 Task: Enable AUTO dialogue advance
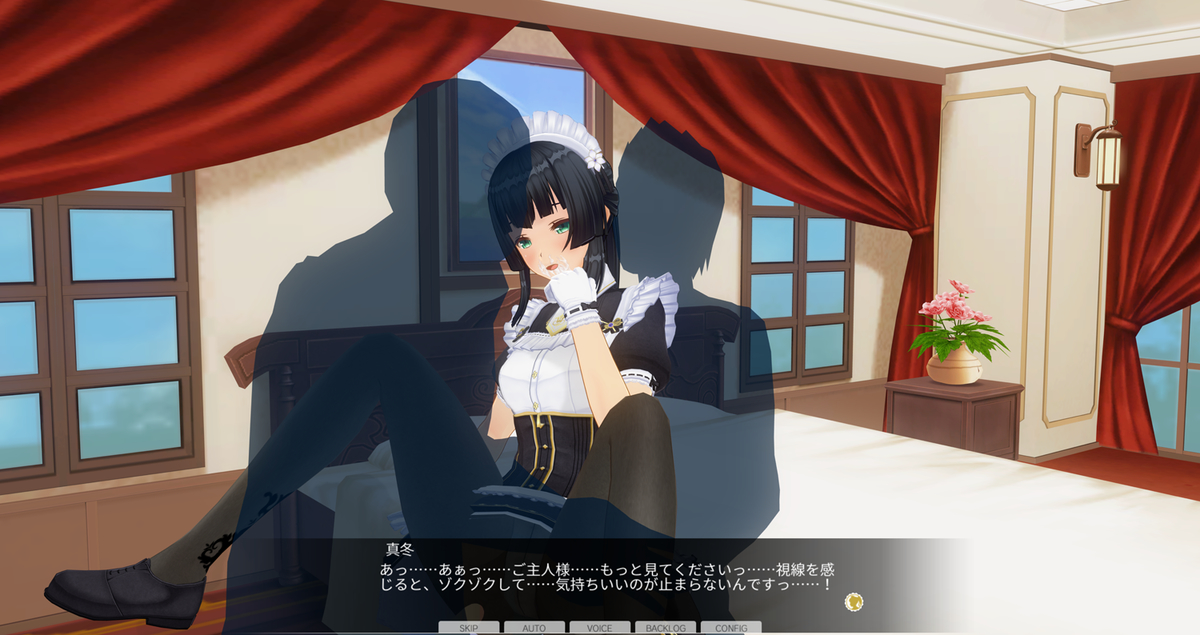534,628
